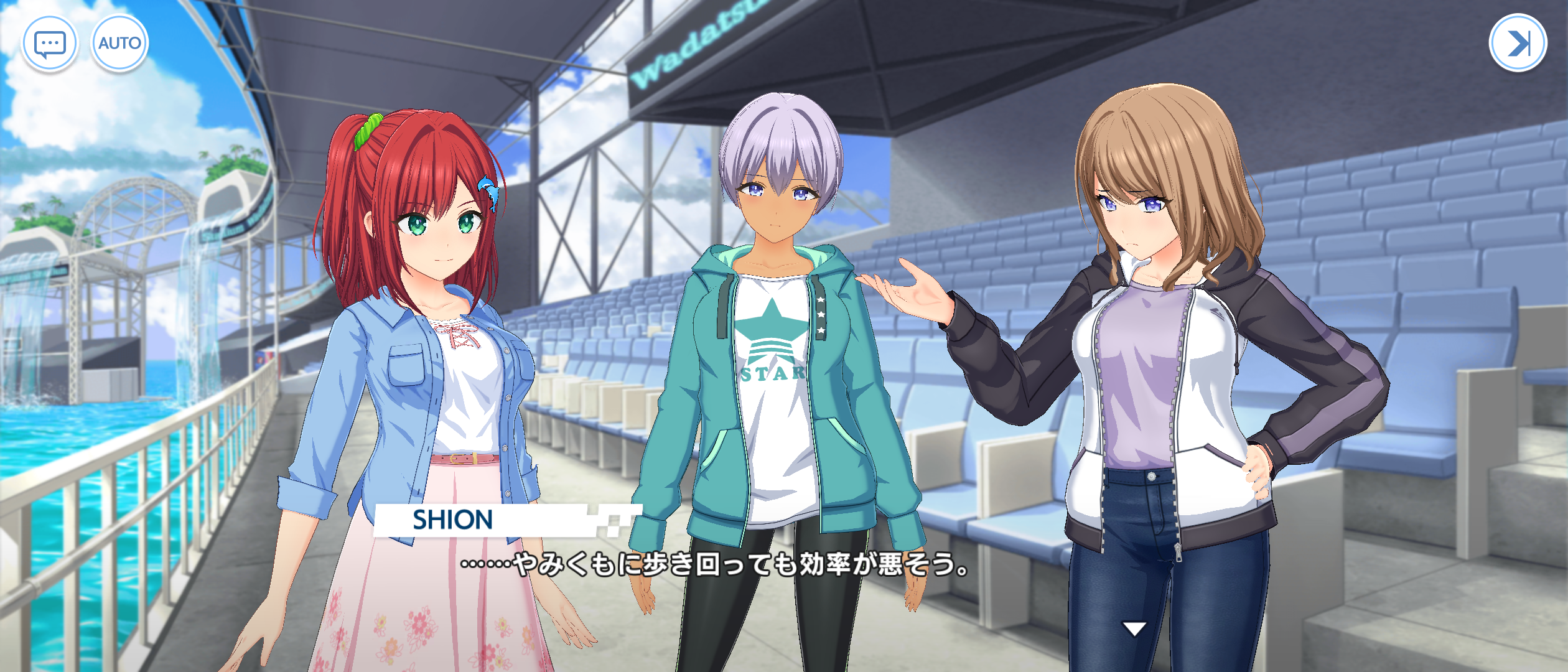Skip the story scene with the skip arrow

(1518, 43)
